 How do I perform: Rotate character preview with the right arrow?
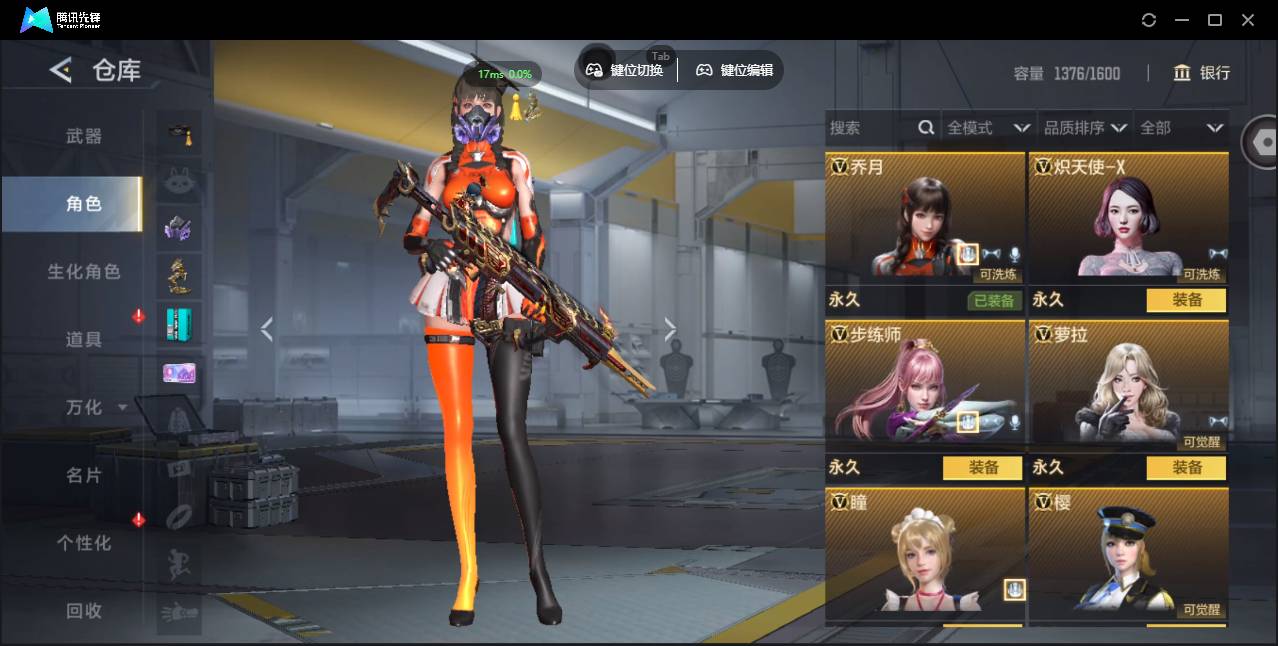pyautogui.click(x=670, y=329)
